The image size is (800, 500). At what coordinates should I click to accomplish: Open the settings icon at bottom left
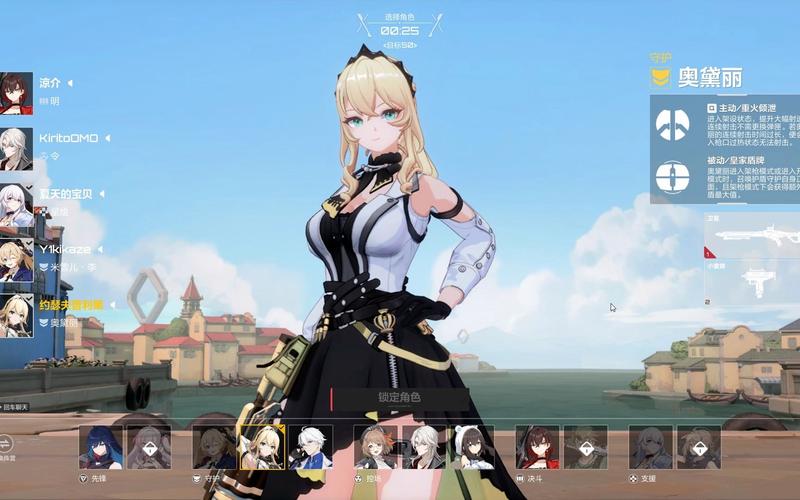[x=8, y=443]
